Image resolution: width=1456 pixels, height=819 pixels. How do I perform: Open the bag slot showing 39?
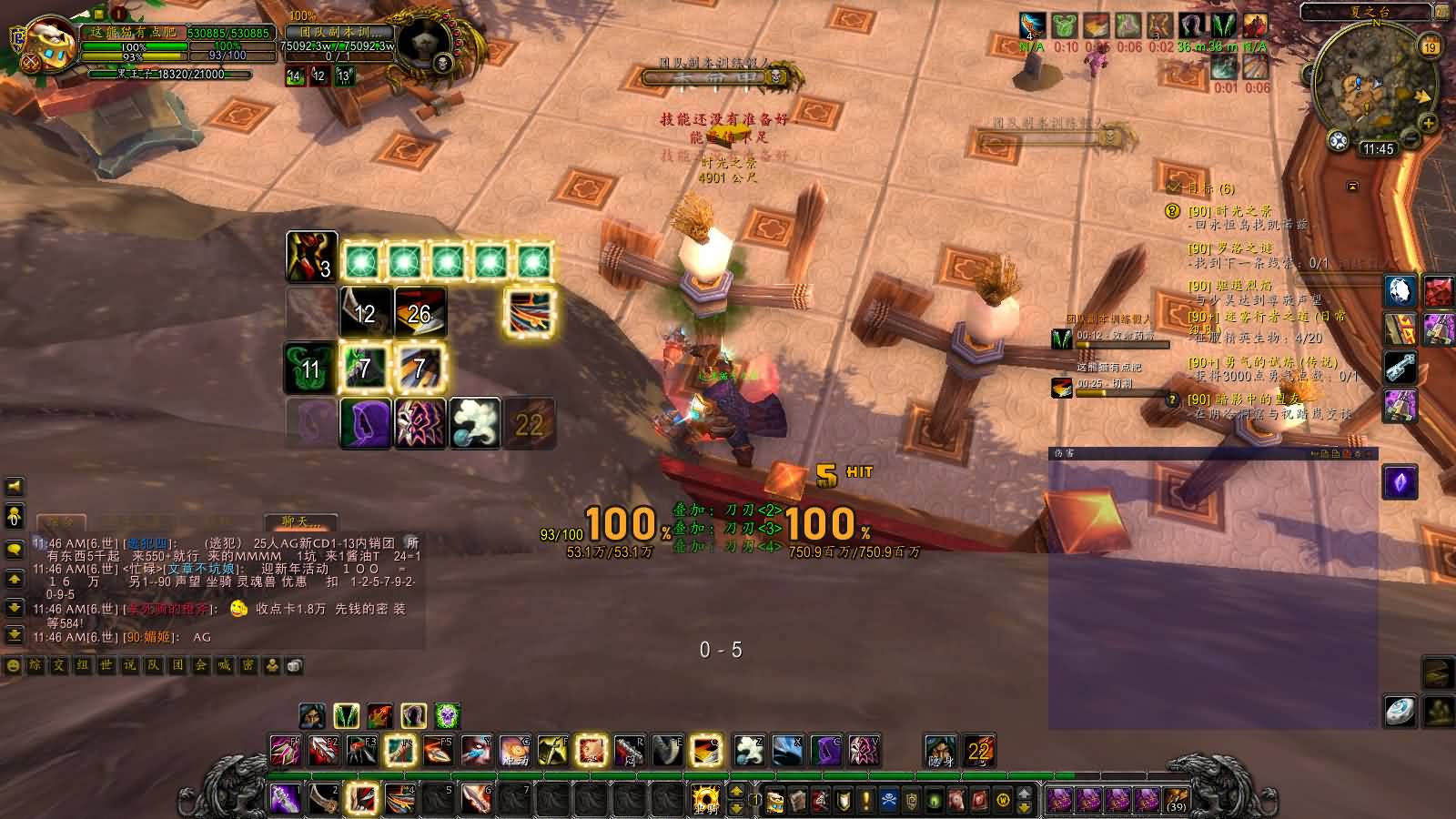click(x=1176, y=801)
